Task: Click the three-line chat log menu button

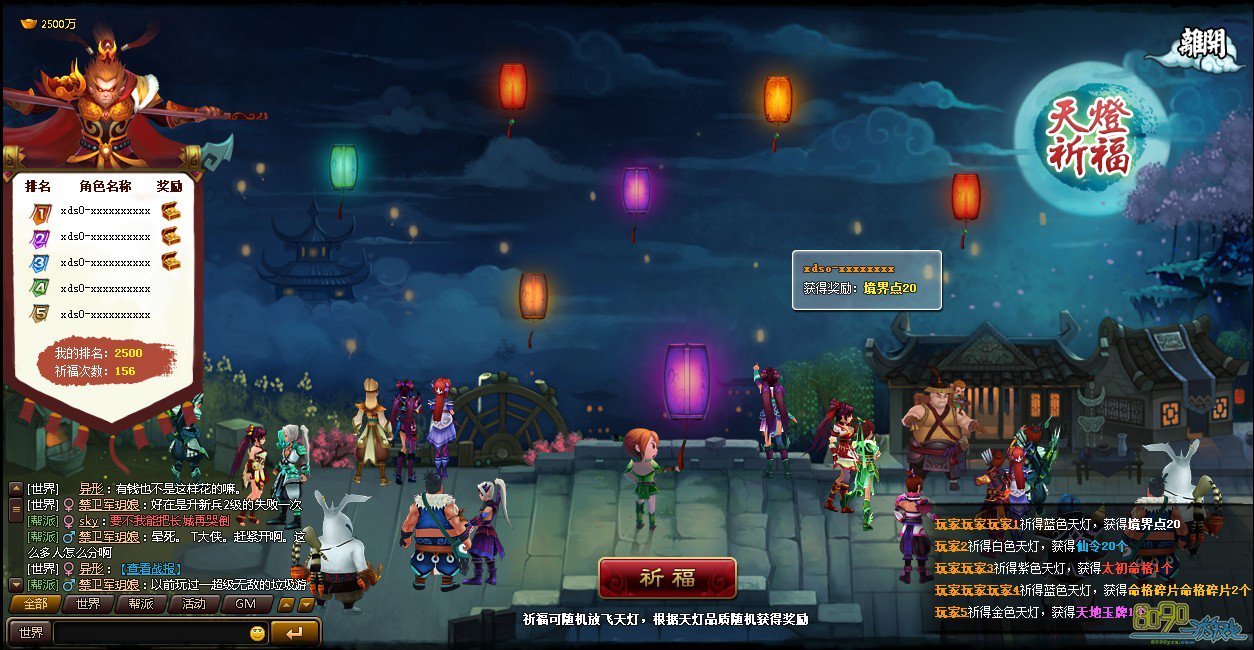Action: [15, 510]
